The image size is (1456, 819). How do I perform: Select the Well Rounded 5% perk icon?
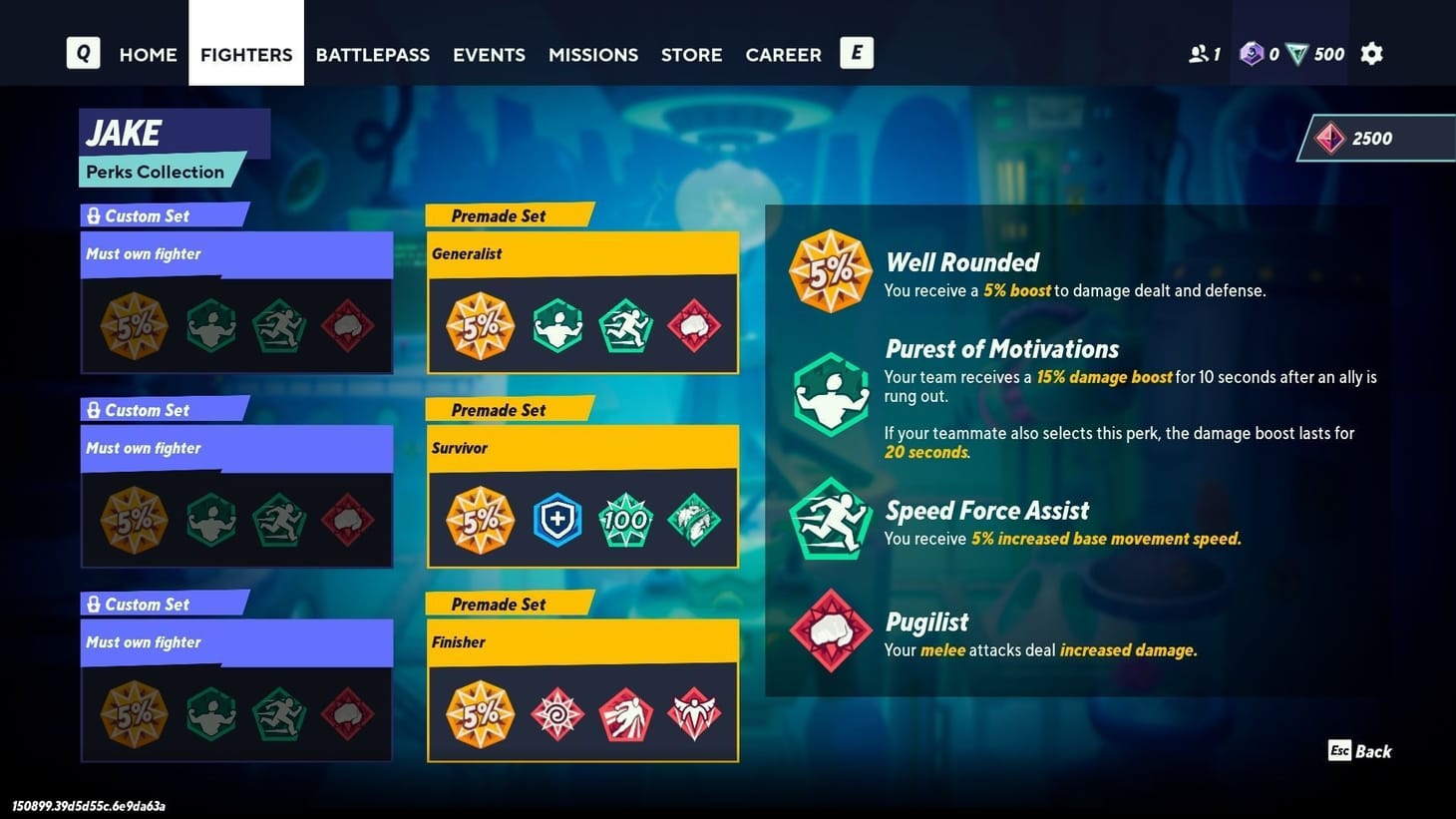tap(830, 269)
